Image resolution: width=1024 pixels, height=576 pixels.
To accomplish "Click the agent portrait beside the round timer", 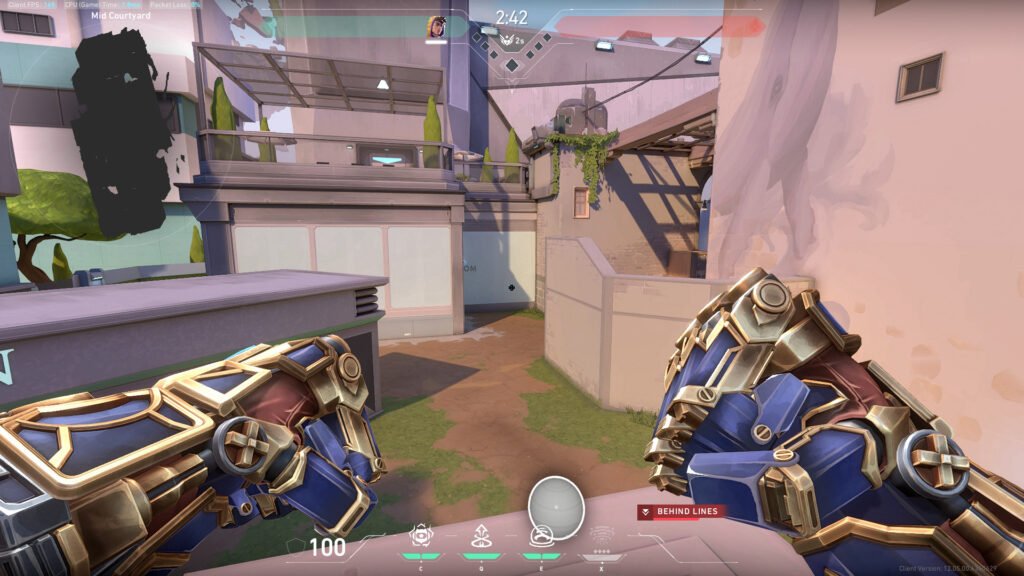I will pos(436,27).
